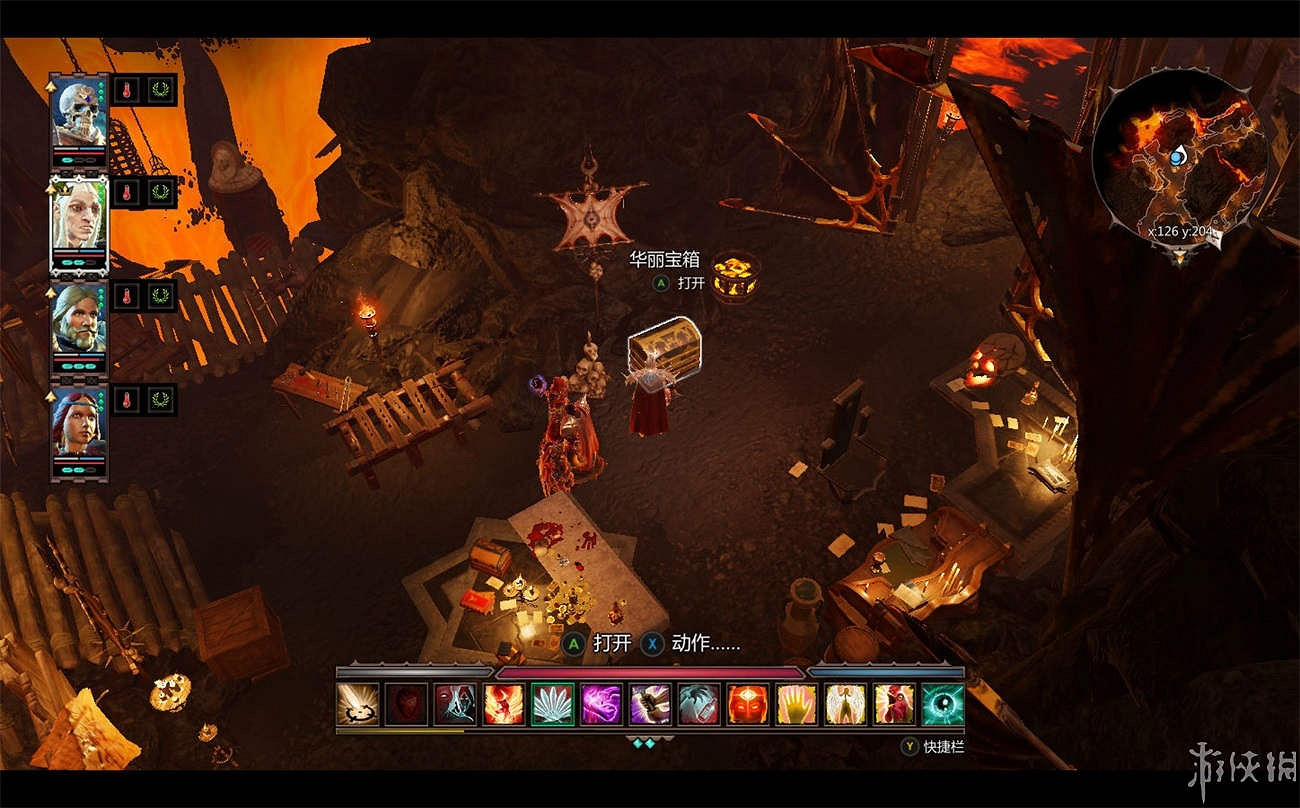Use the fist-gripping-dagger skill

[651, 704]
